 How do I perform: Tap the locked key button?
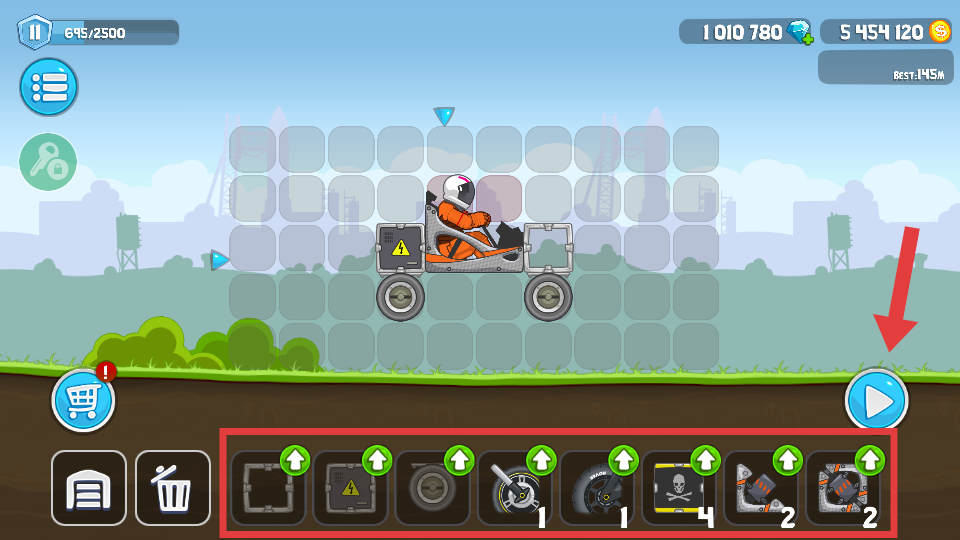(x=47, y=162)
